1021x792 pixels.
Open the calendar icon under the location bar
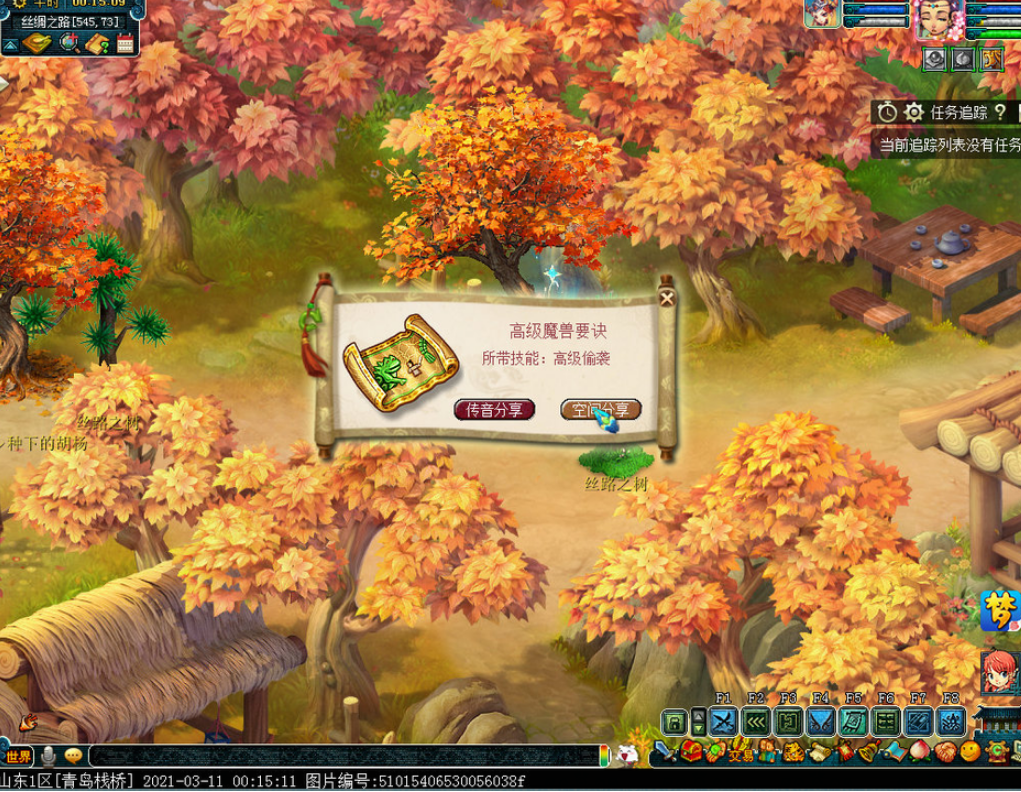point(125,43)
